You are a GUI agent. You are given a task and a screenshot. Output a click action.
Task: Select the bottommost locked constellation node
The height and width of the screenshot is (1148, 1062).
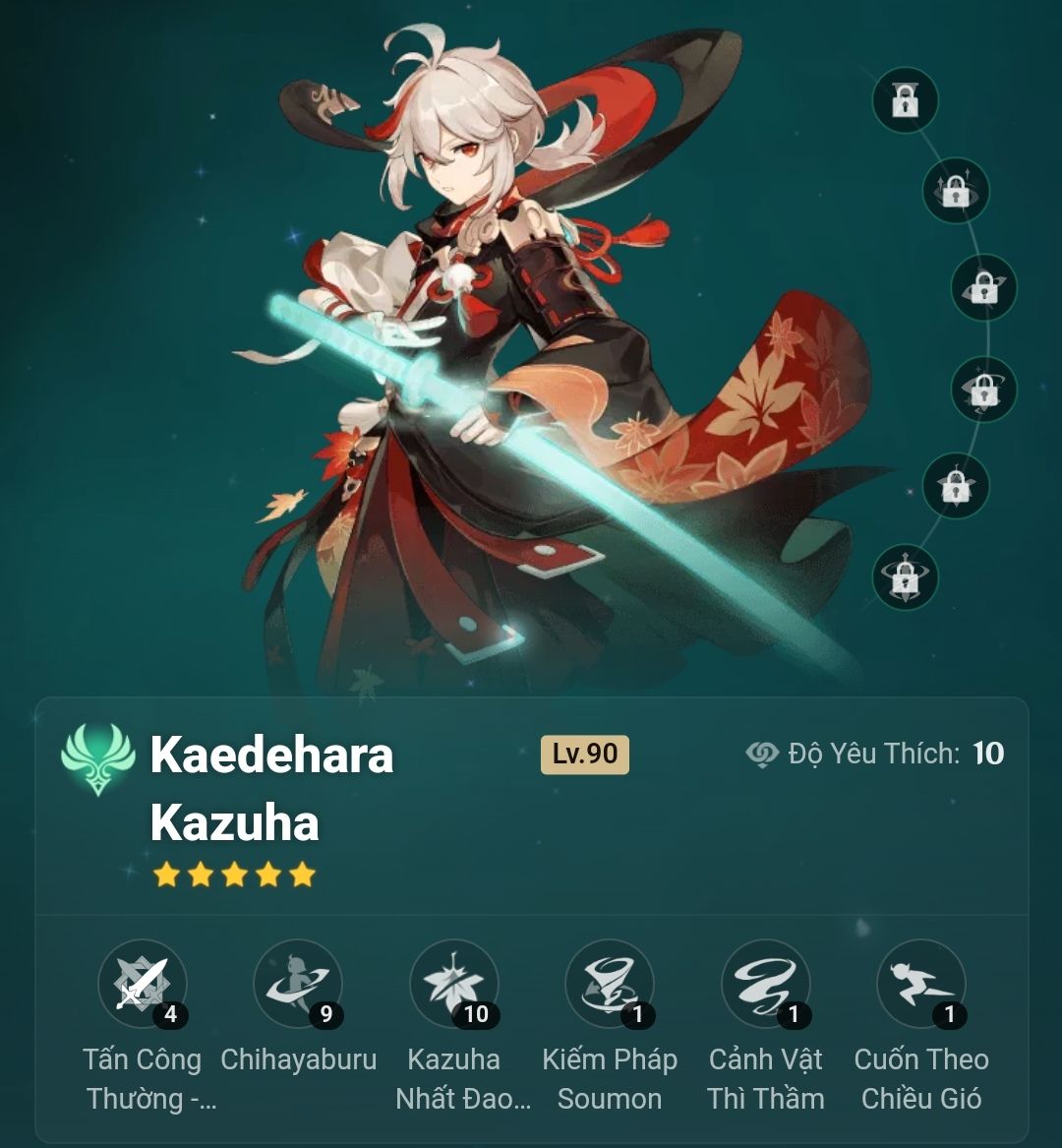coord(905,577)
